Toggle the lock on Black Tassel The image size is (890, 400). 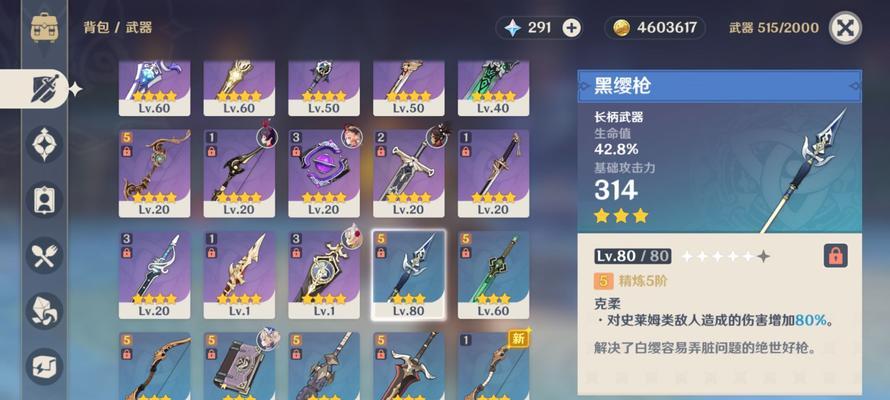pos(835,256)
